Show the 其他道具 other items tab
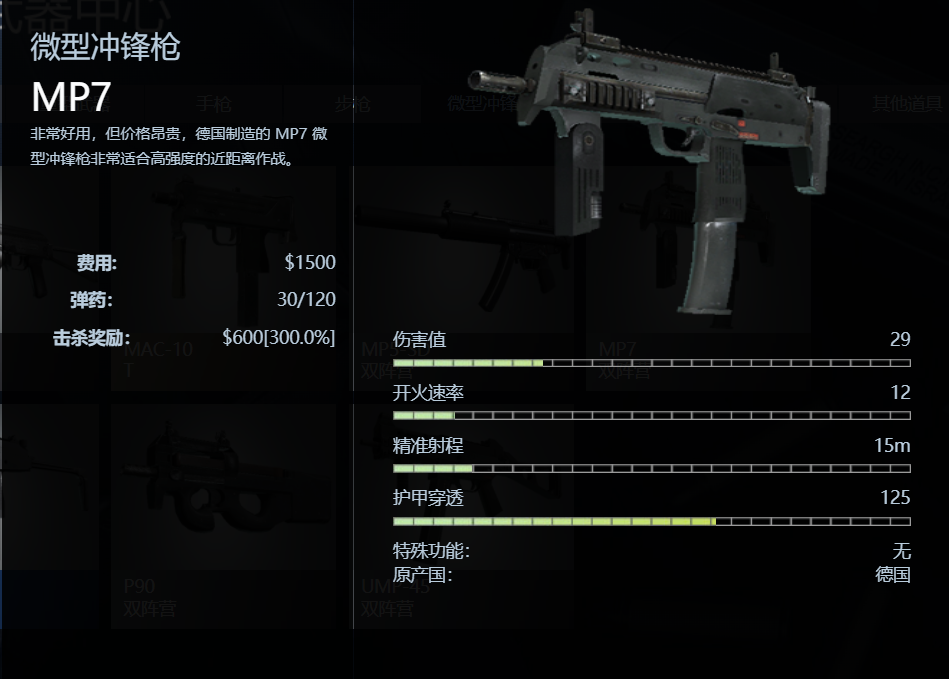Screen dimensions: 949x679 click(907, 103)
